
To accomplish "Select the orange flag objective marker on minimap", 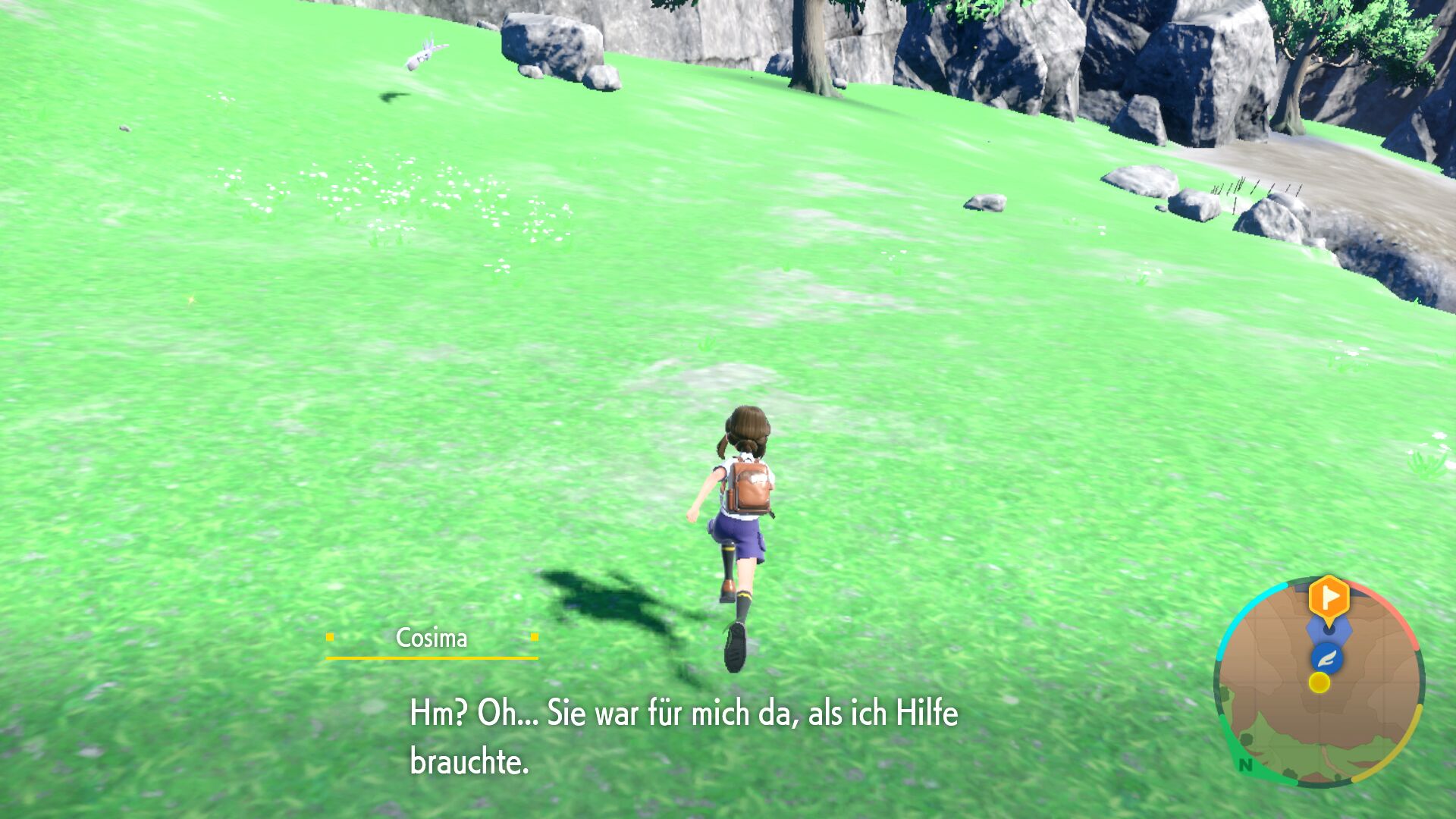I will click(x=1329, y=597).
